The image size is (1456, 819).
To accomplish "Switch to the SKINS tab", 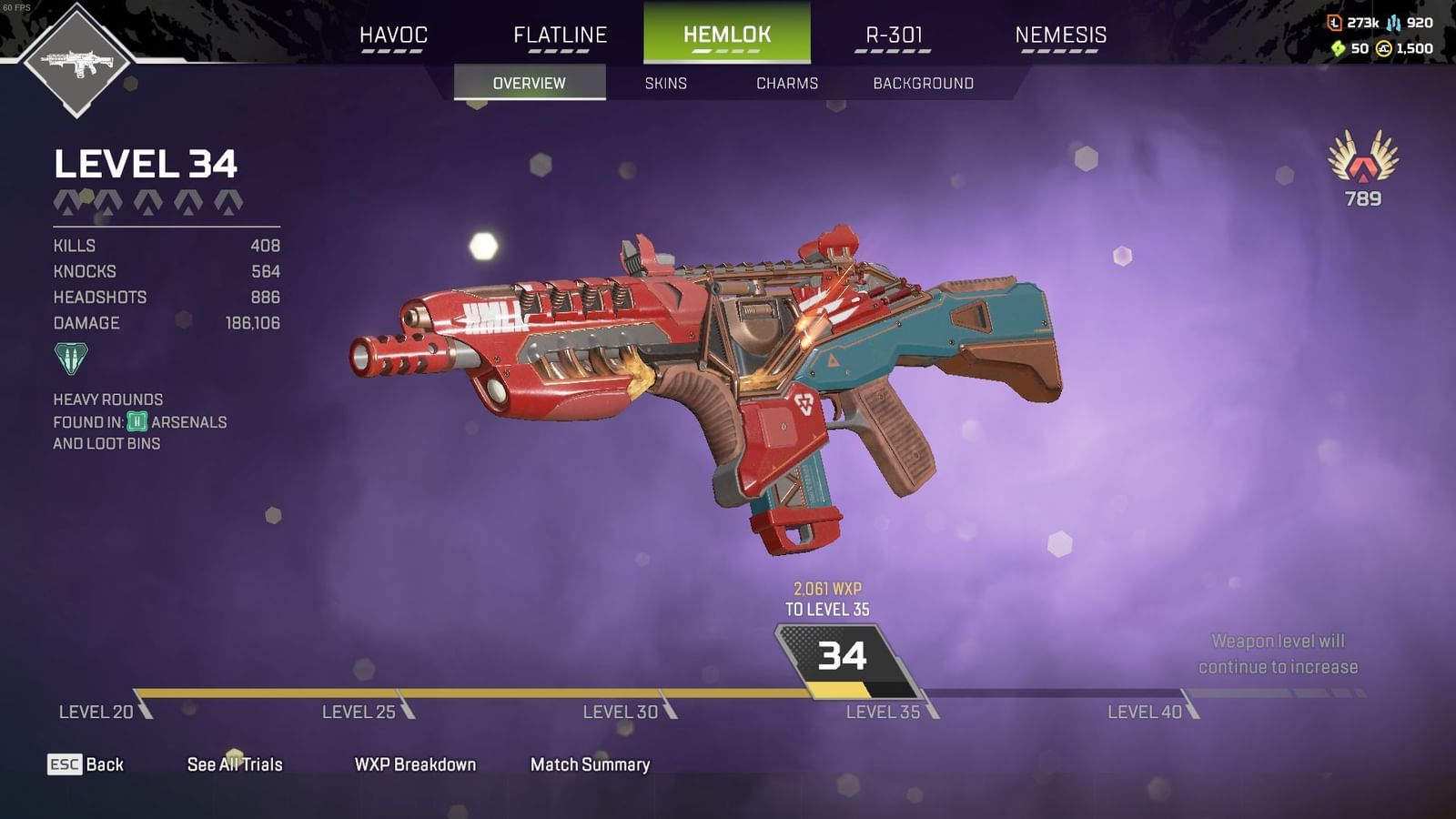I will pos(664,83).
